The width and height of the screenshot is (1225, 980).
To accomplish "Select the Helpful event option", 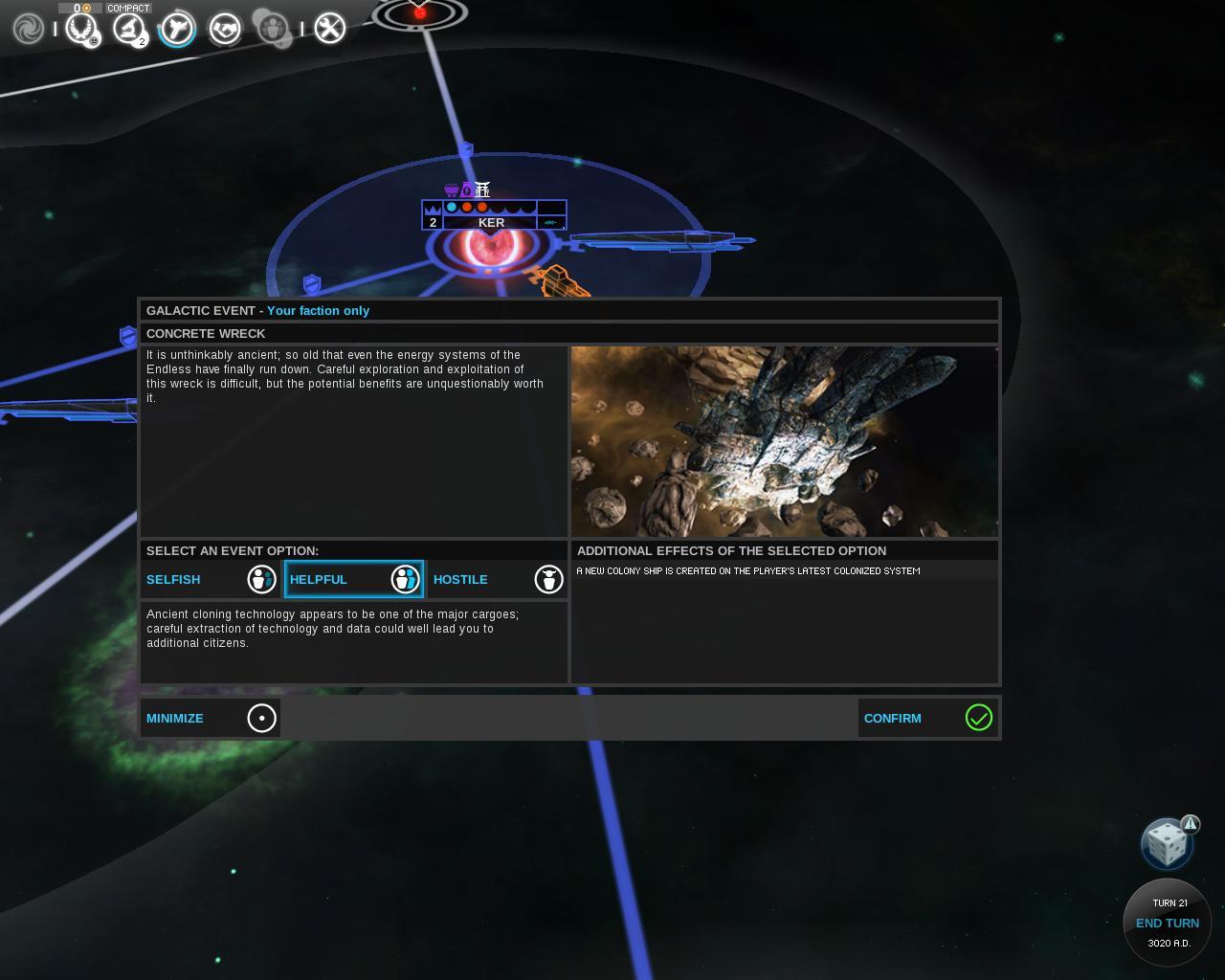I will point(354,579).
